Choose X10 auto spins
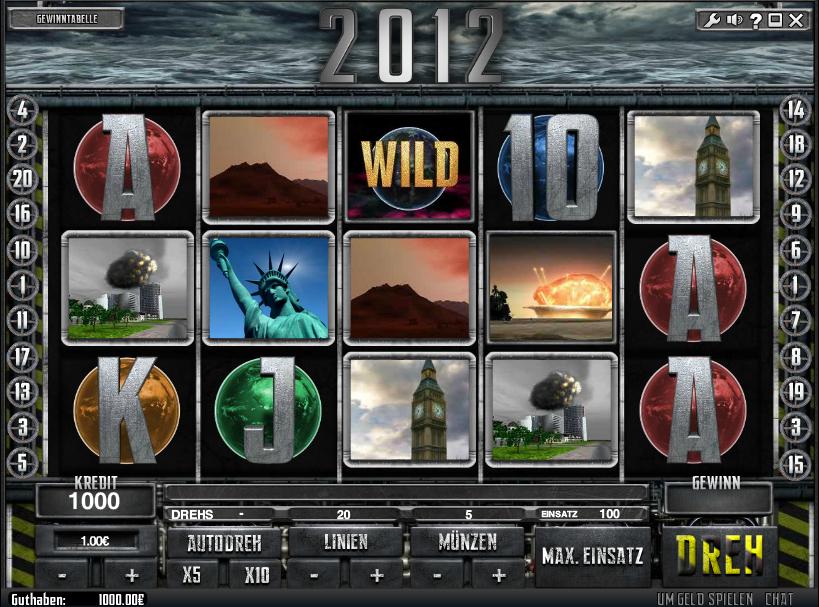 [257, 575]
